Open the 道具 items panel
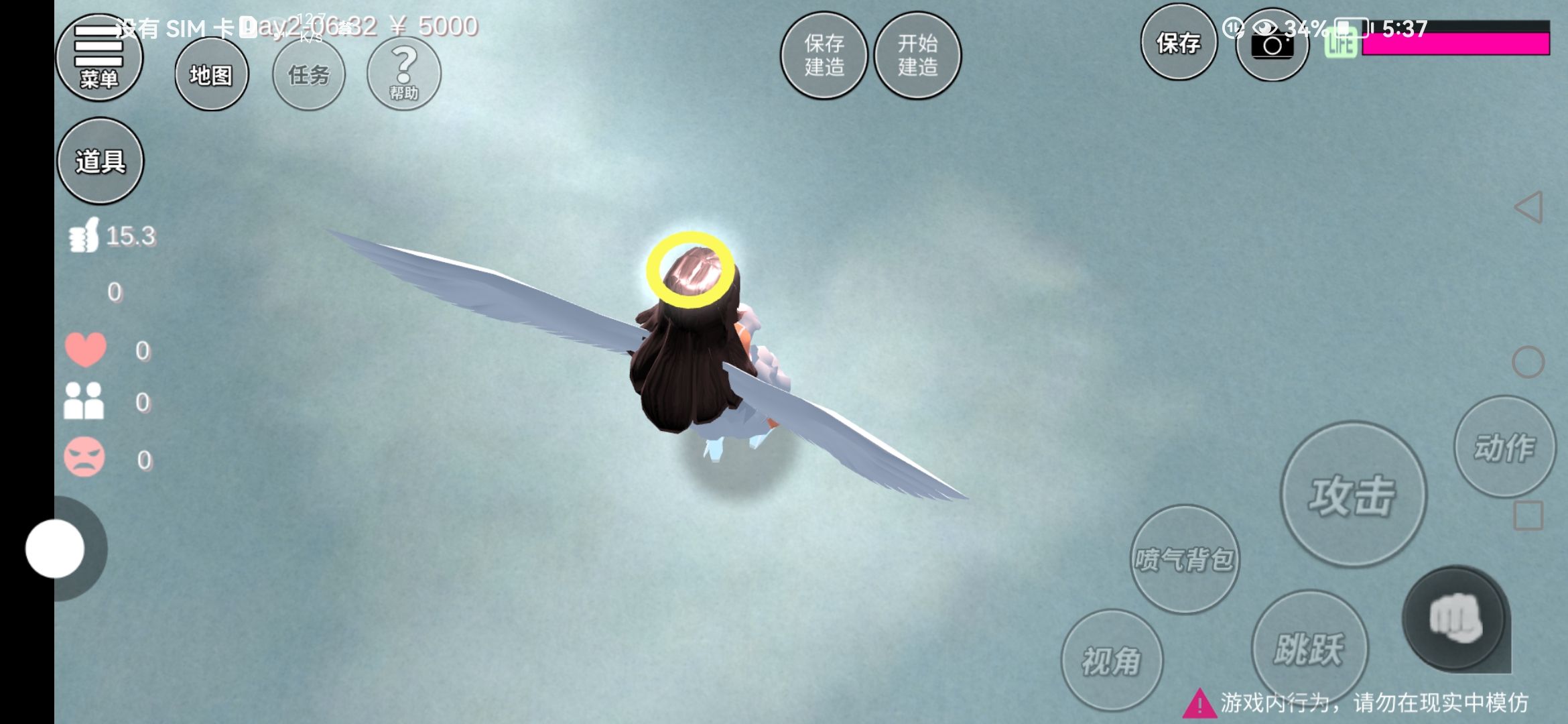Viewport: 1568px width, 724px height. (101, 161)
